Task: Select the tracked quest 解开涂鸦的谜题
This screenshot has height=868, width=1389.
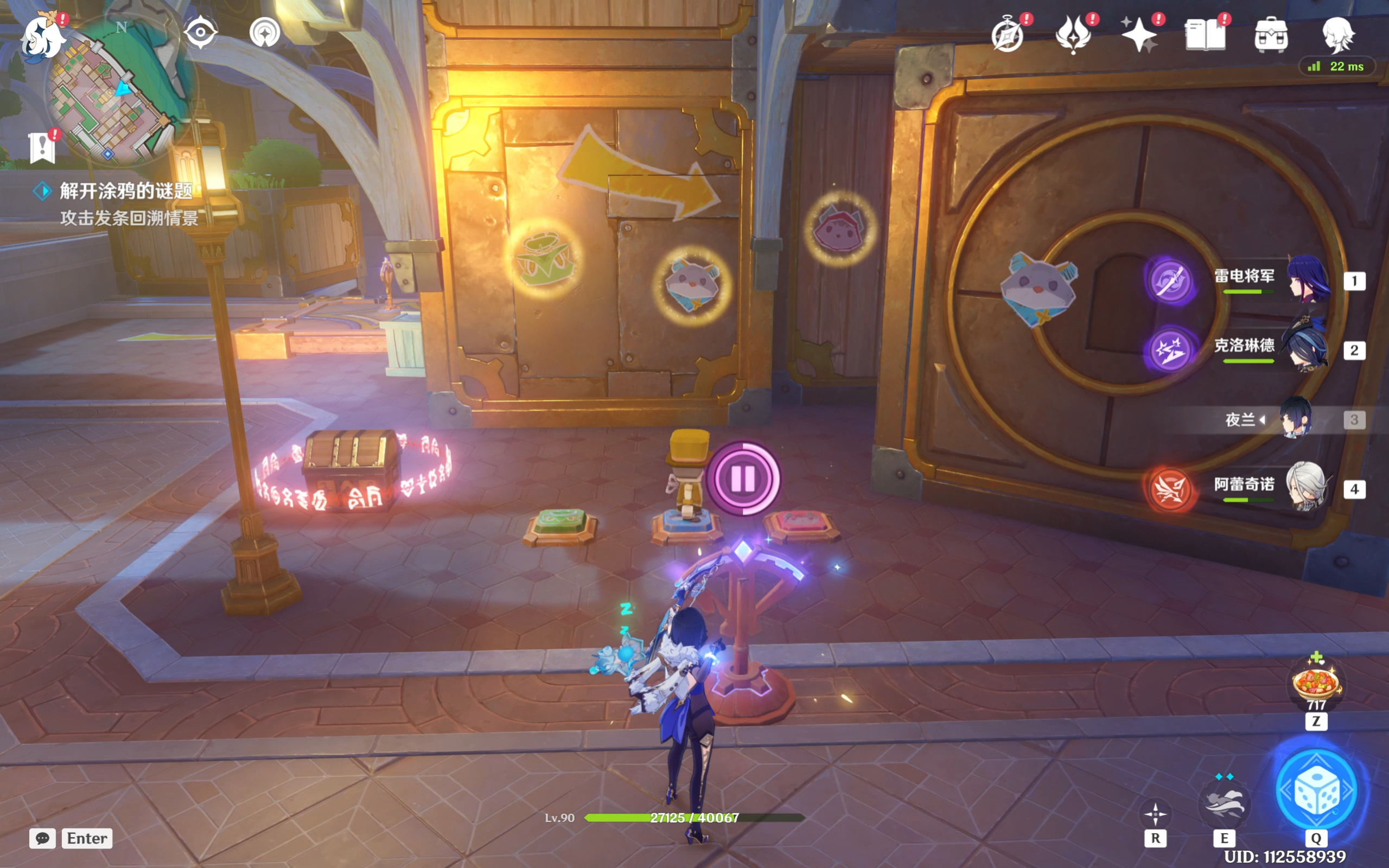Action: pyautogui.click(x=126, y=191)
